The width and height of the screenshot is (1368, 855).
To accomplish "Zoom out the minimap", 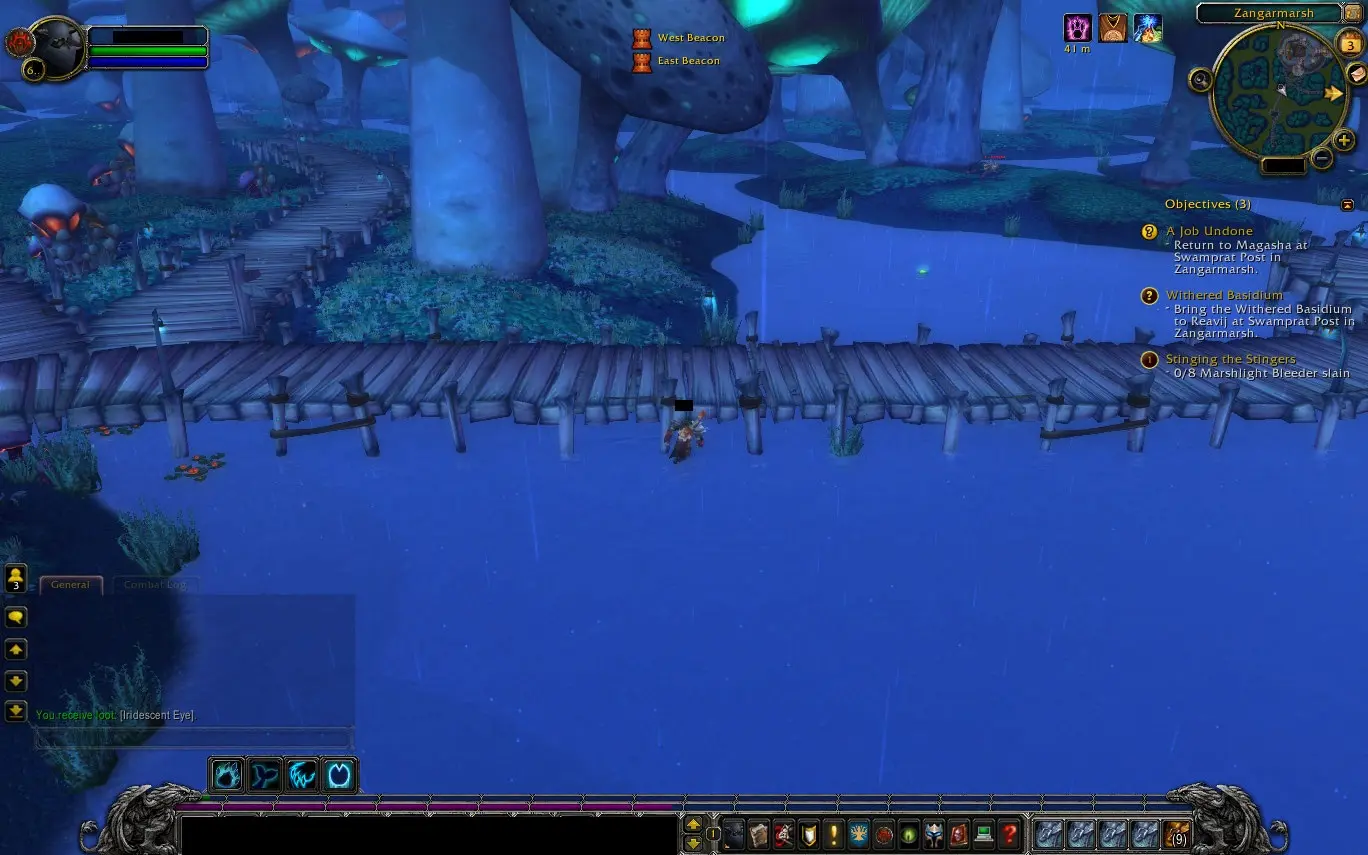I will click(1322, 158).
